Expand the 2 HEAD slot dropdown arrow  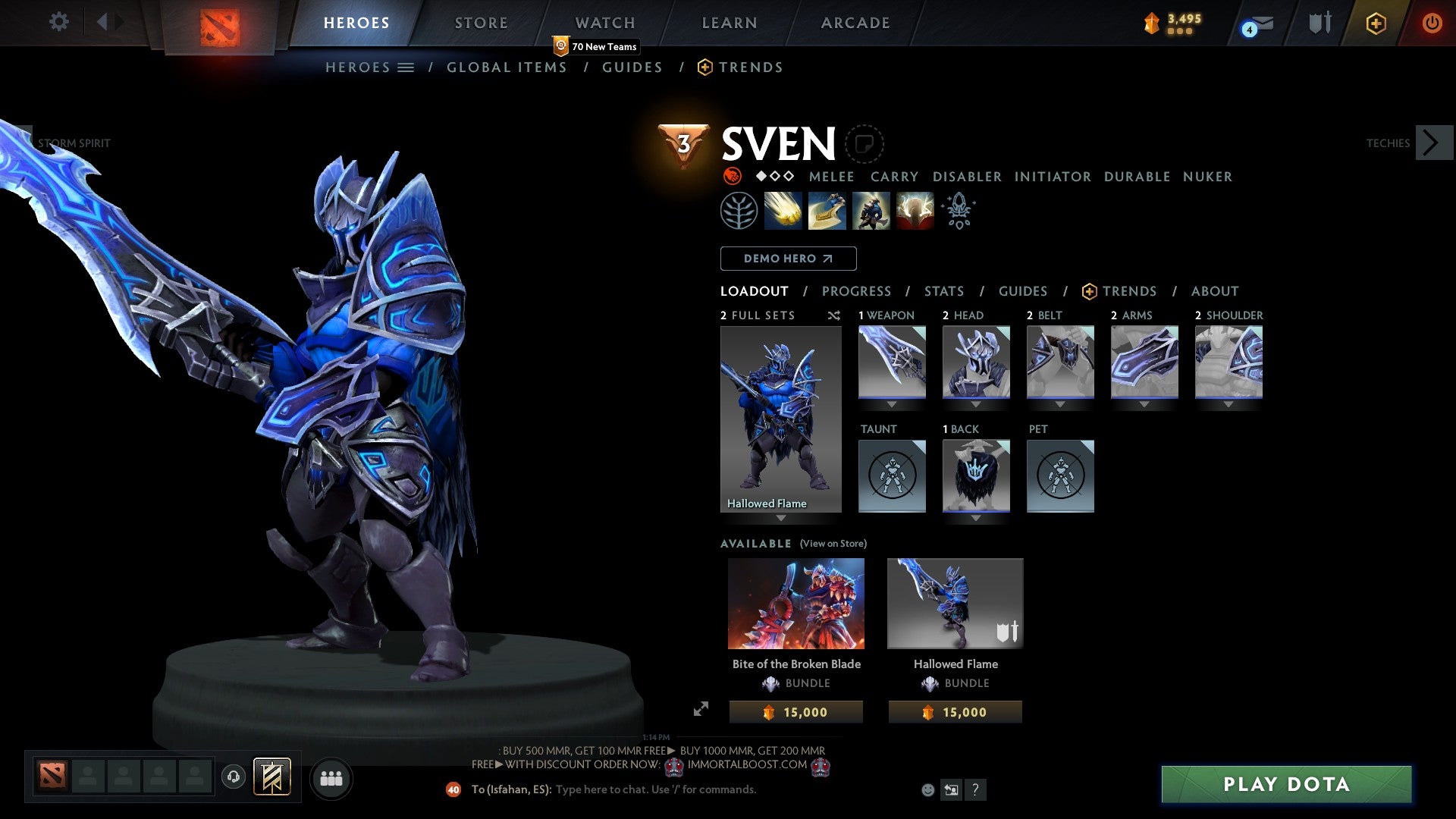(976, 404)
